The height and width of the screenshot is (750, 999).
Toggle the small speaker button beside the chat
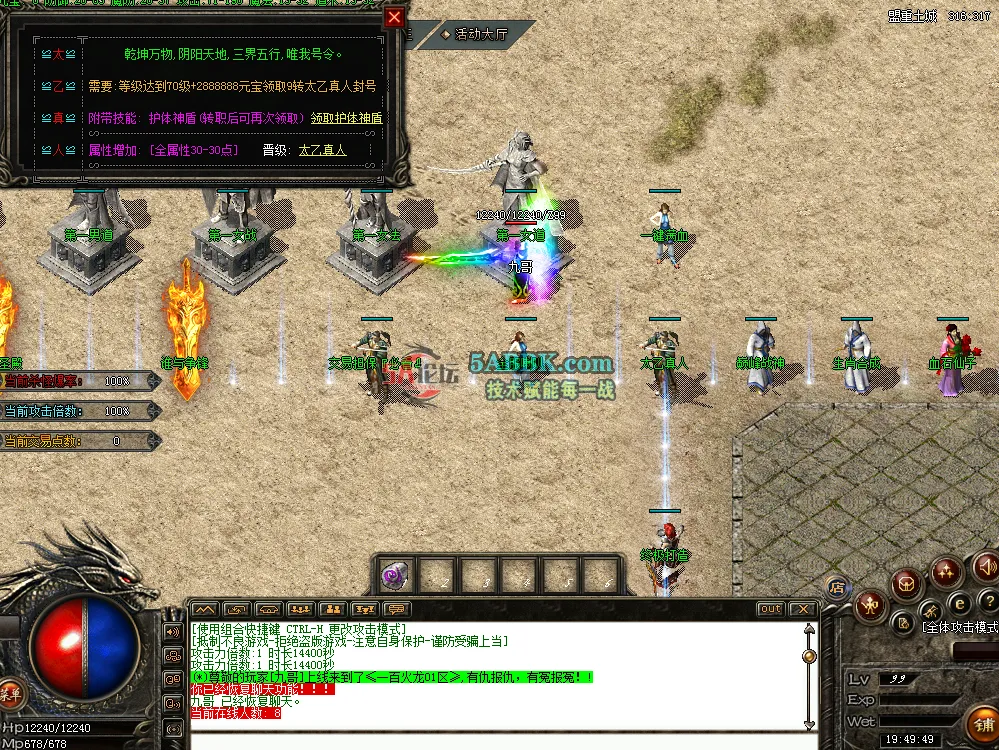click(x=173, y=632)
